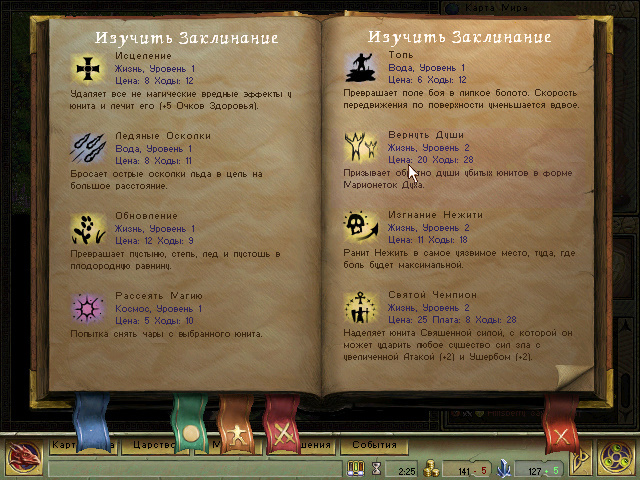Choose the Топь swamp spell
Screen dimensions: 640x480
click(361, 68)
